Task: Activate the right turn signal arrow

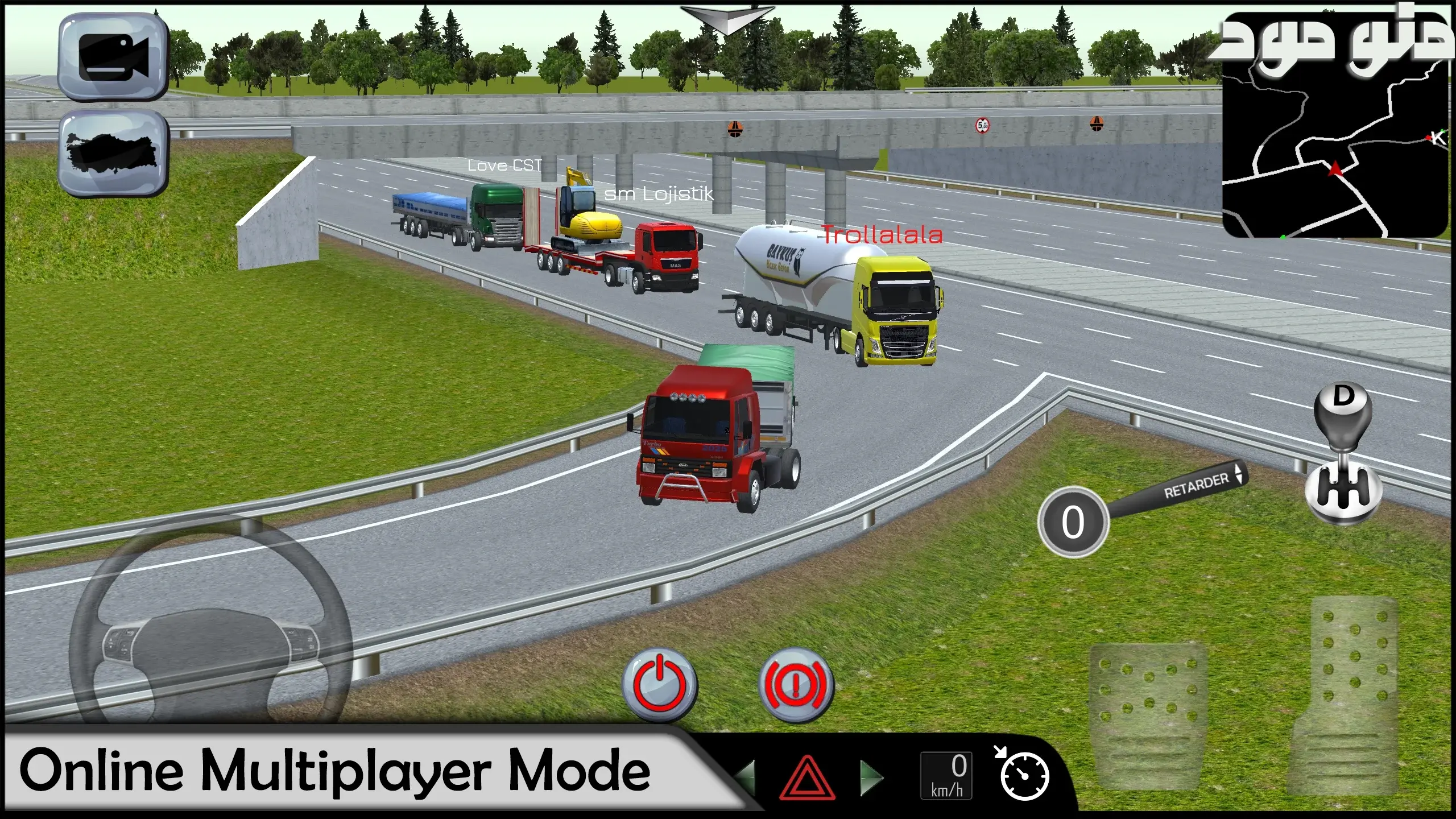Action: [871, 777]
